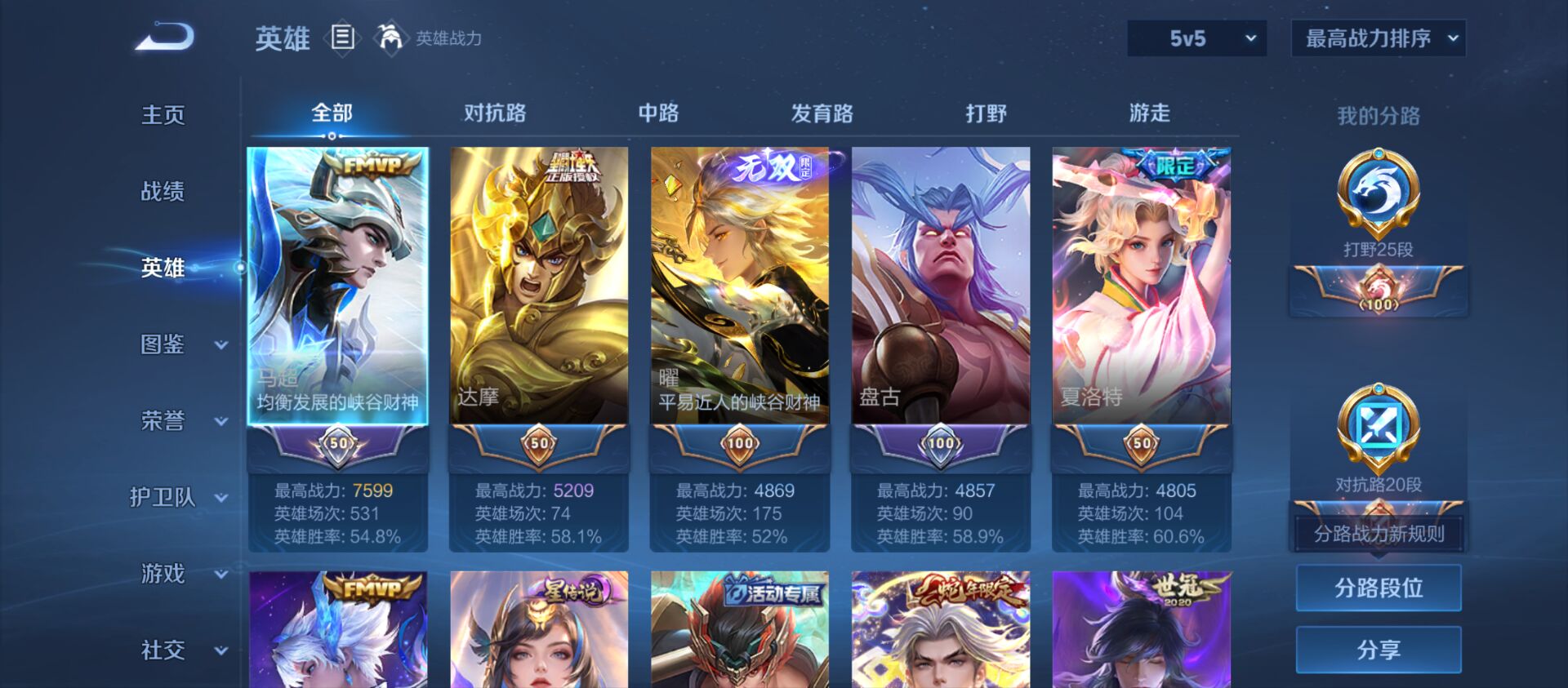The height and width of the screenshot is (688, 1568).
Task: Select the 打野25段 jungle rank emblem
Action: [x=1379, y=197]
